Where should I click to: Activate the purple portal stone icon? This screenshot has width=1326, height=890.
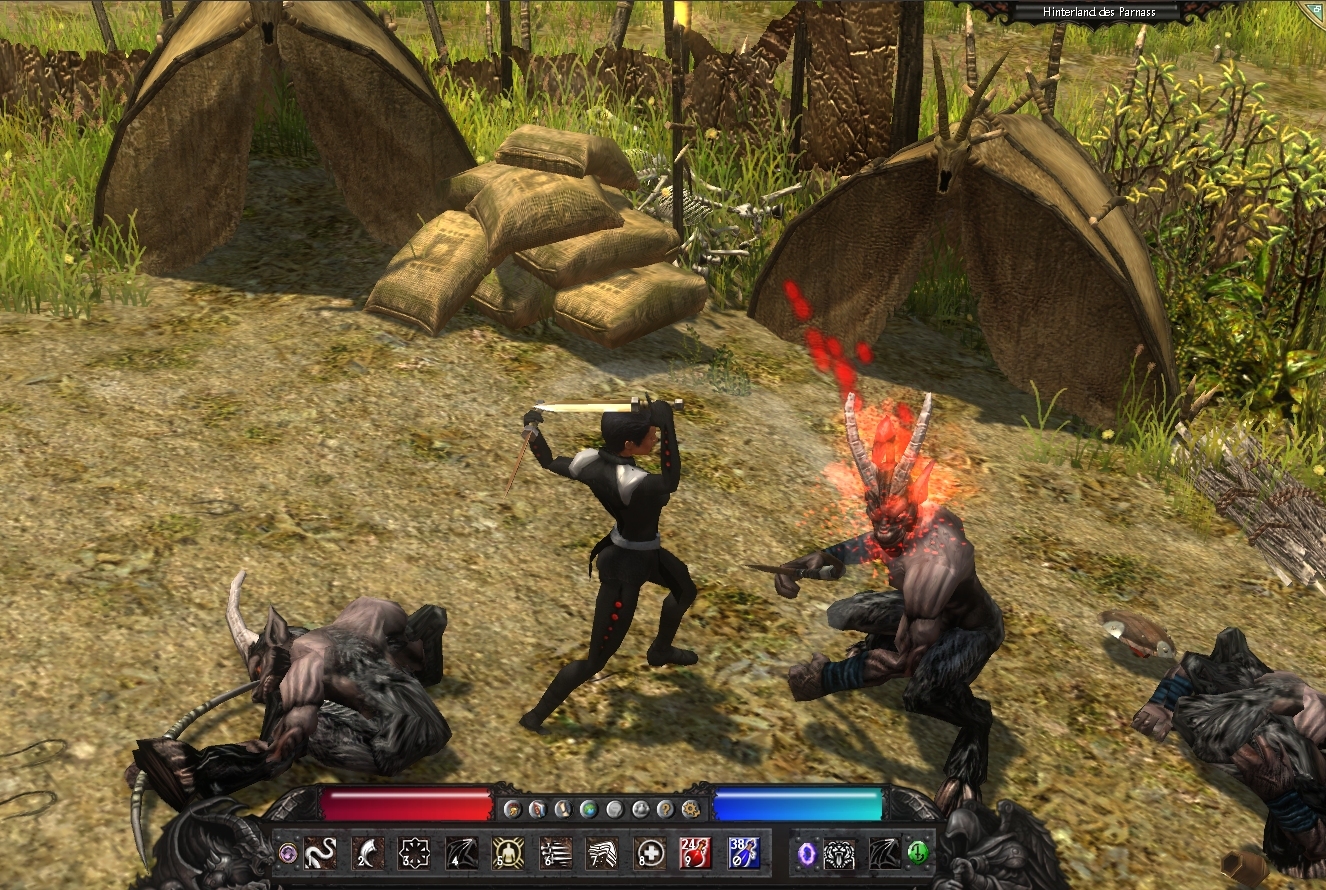(807, 853)
